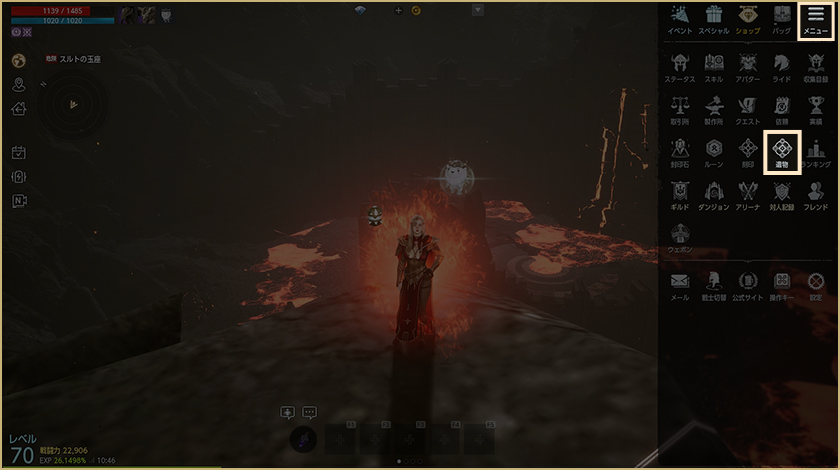Screen dimensions: 840x470
Task: Open the クエスト quest log
Action: (x=747, y=108)
